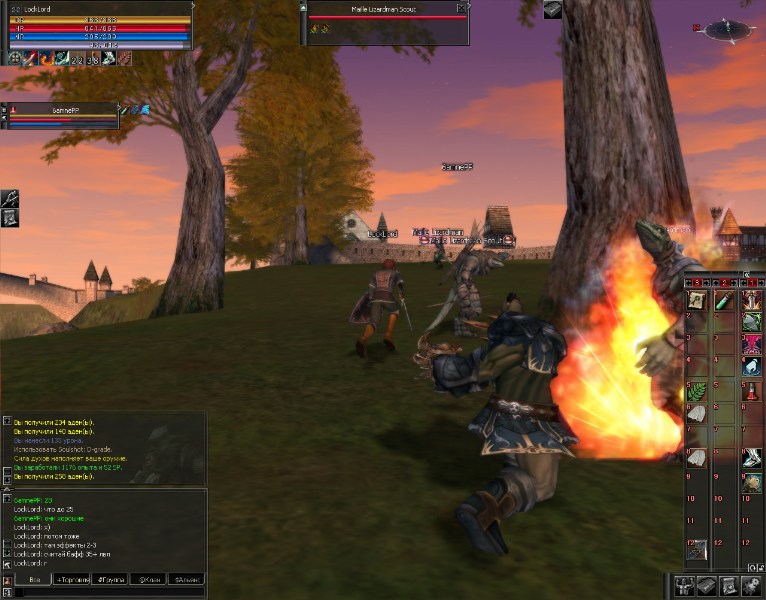Open the system gear menu button
This screenshot has height=600, width=766.
[751, 586]
